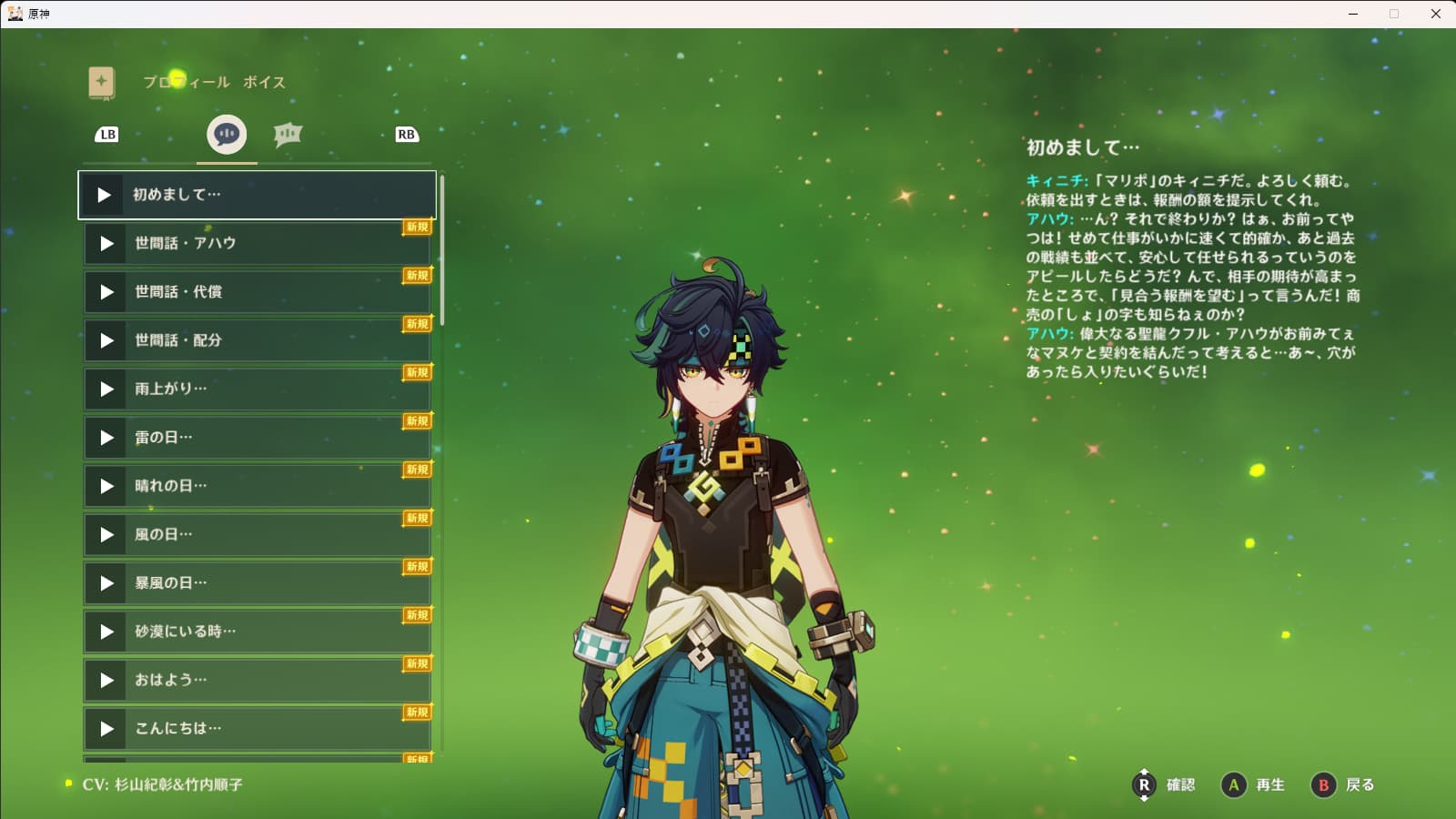Play the 暴風の日… voice line
The image size is (1456, 819).
(106, 583)
